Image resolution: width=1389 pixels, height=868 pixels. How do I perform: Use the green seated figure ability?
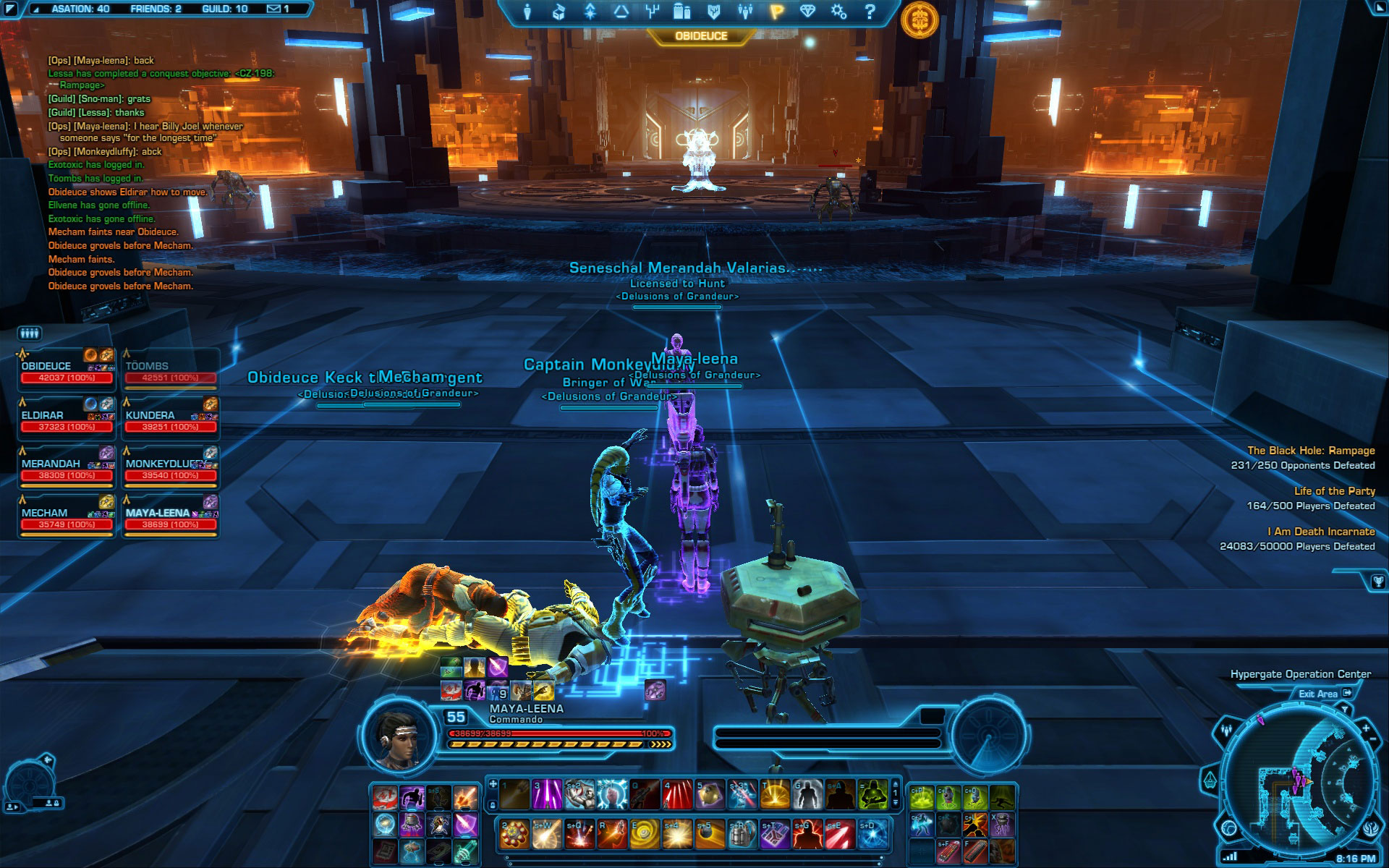tap(873, 794)
